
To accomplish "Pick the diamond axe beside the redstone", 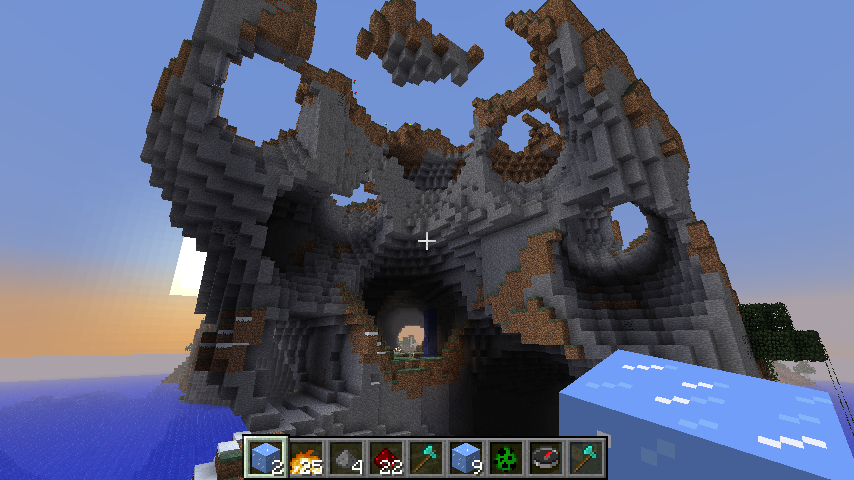I will click(427, 458).
